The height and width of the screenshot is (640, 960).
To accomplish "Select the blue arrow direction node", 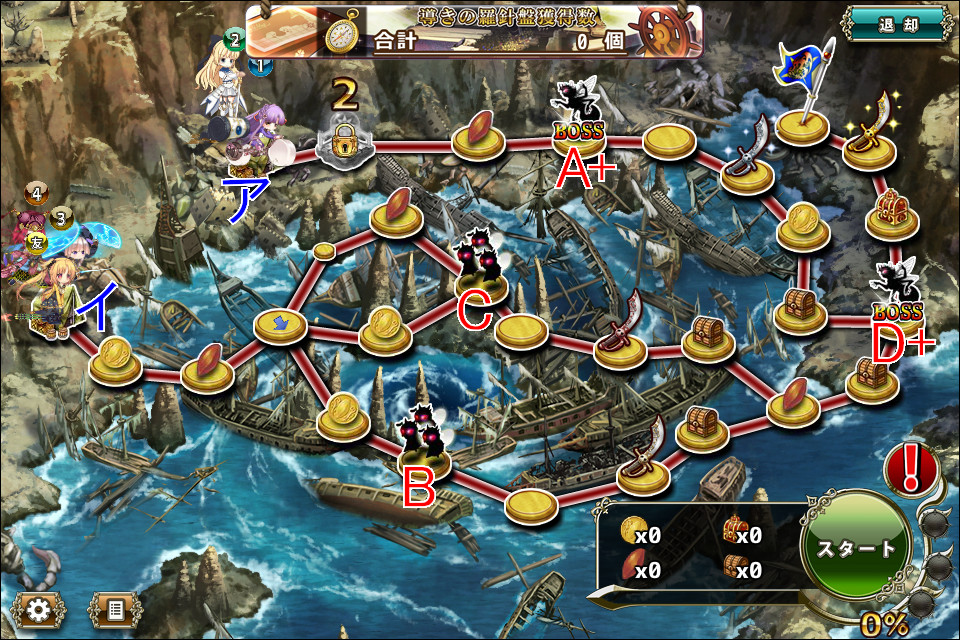I will 279,323.
